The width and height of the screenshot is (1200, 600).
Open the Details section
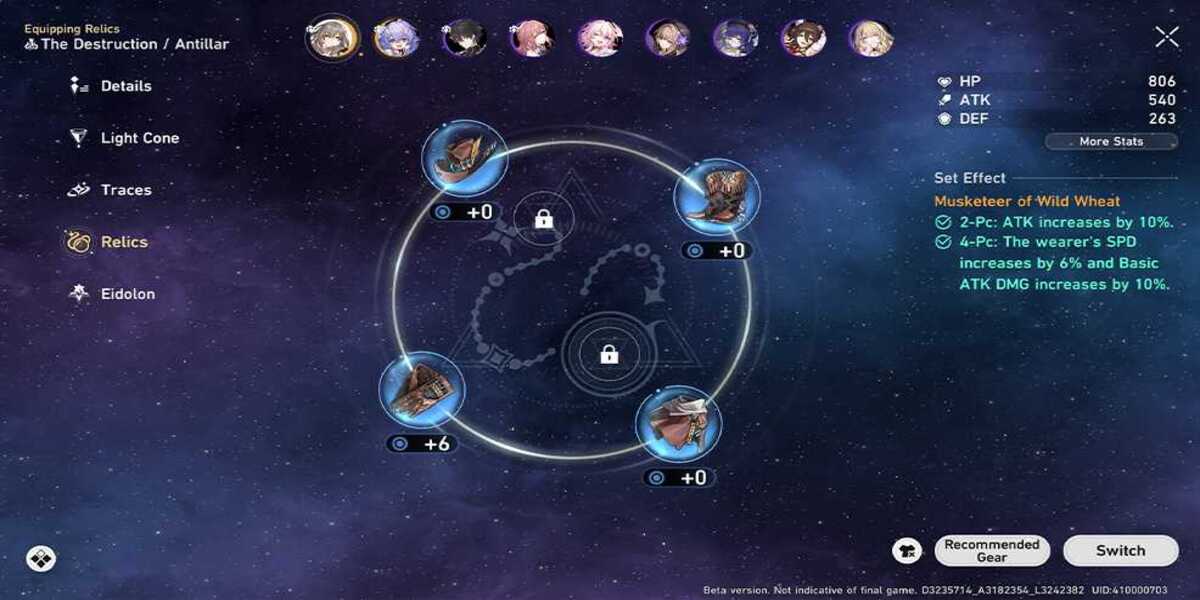coord(125,86)
